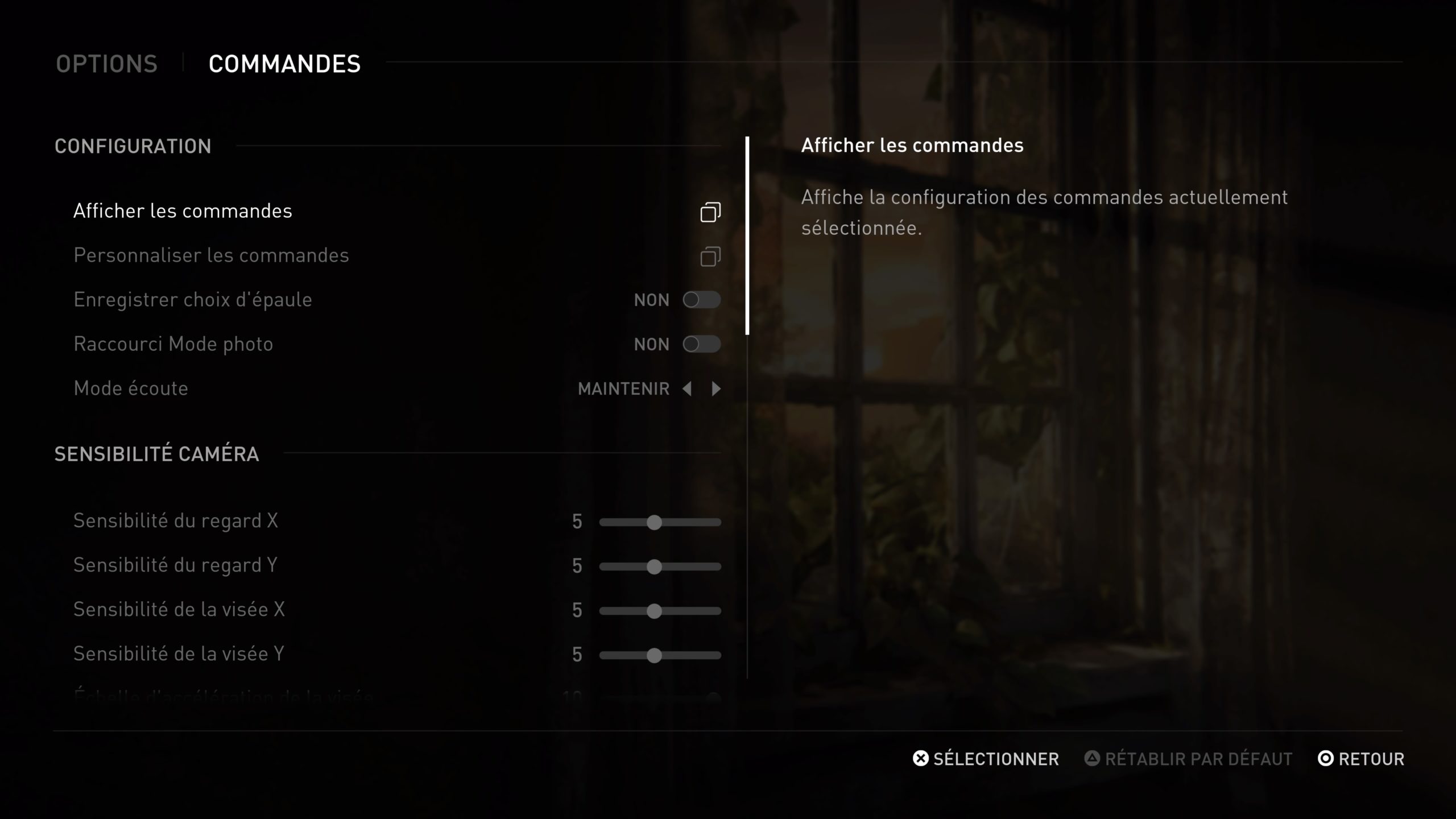Screen dimensions: 1456x819
Task: Adjust Sensibilité du regard X slider
Action: point(655,522)
